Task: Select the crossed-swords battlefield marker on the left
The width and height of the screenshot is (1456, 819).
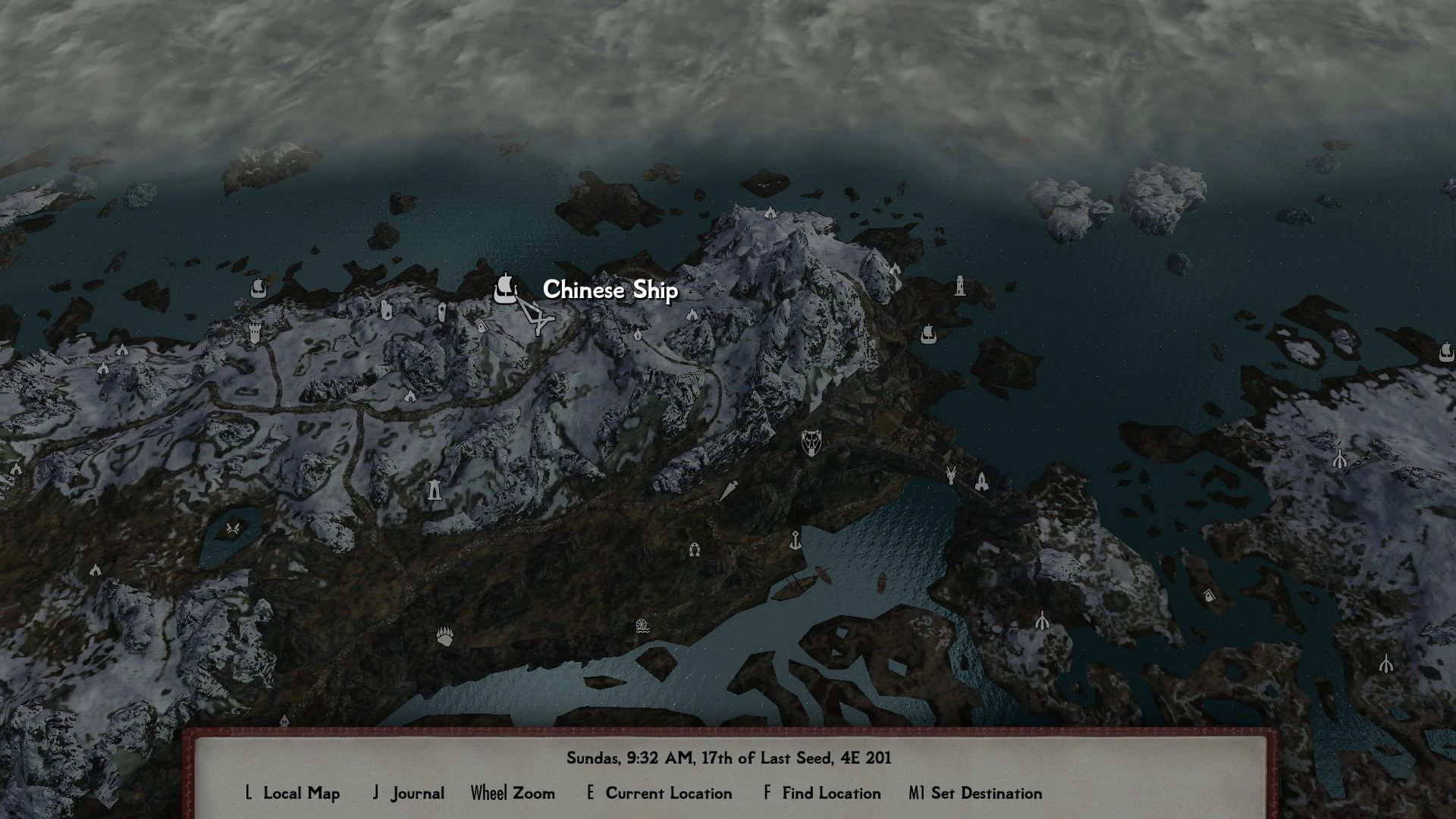Action: (x=232, y=528)
